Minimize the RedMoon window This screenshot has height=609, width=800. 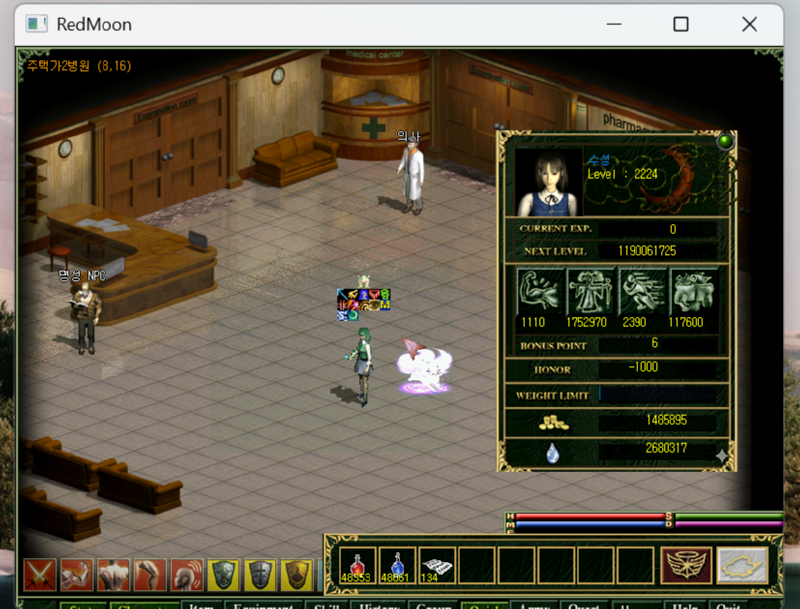(612, 24)
